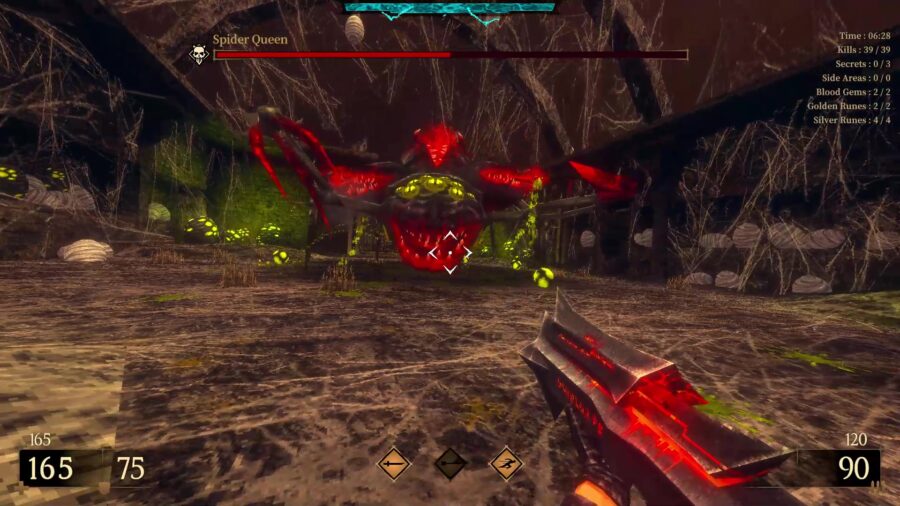The width and height of the screenshot is (900, 506).
Task: Trigger the running figure dash ability
Action: point(506,463)
